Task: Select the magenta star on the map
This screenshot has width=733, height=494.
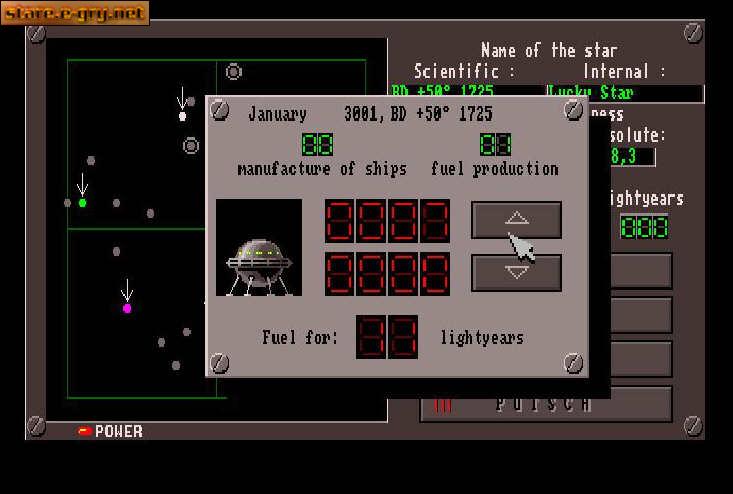Action: [x=127, y=309]
